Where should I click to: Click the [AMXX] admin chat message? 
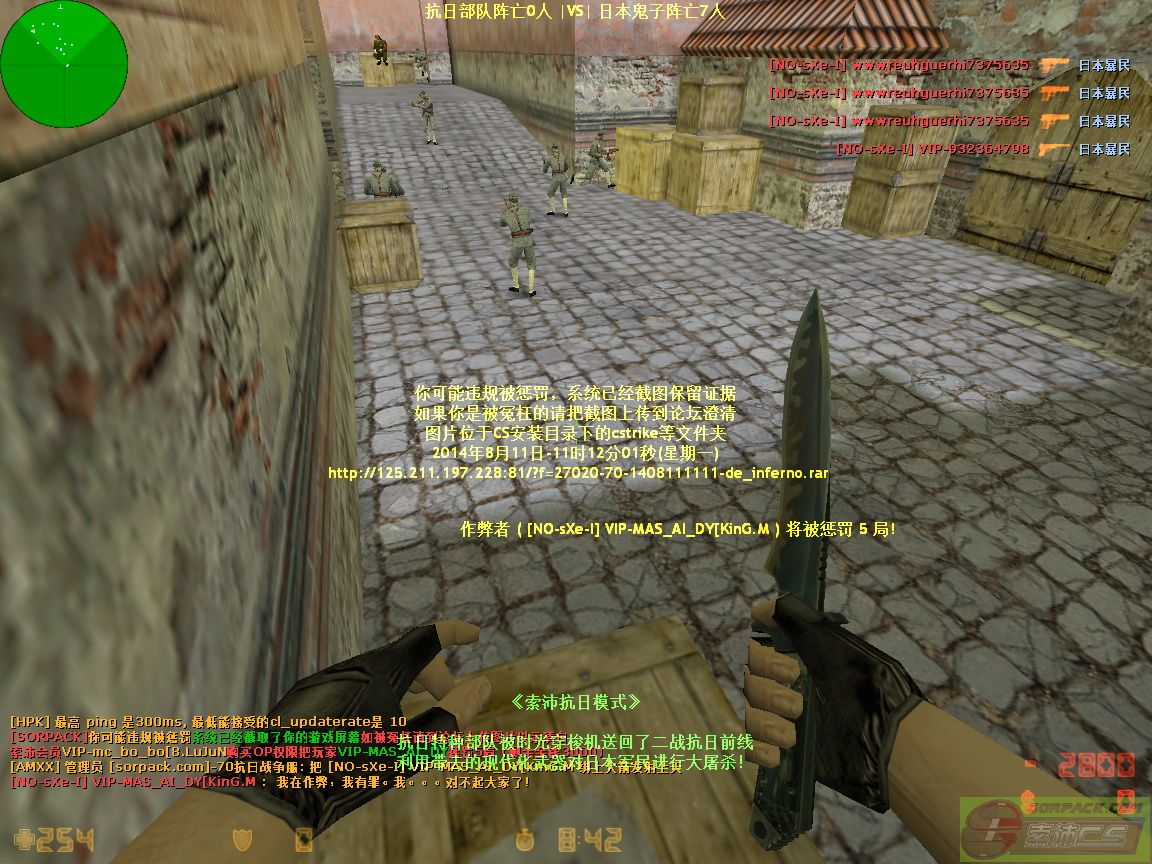[x=180, y=767]
